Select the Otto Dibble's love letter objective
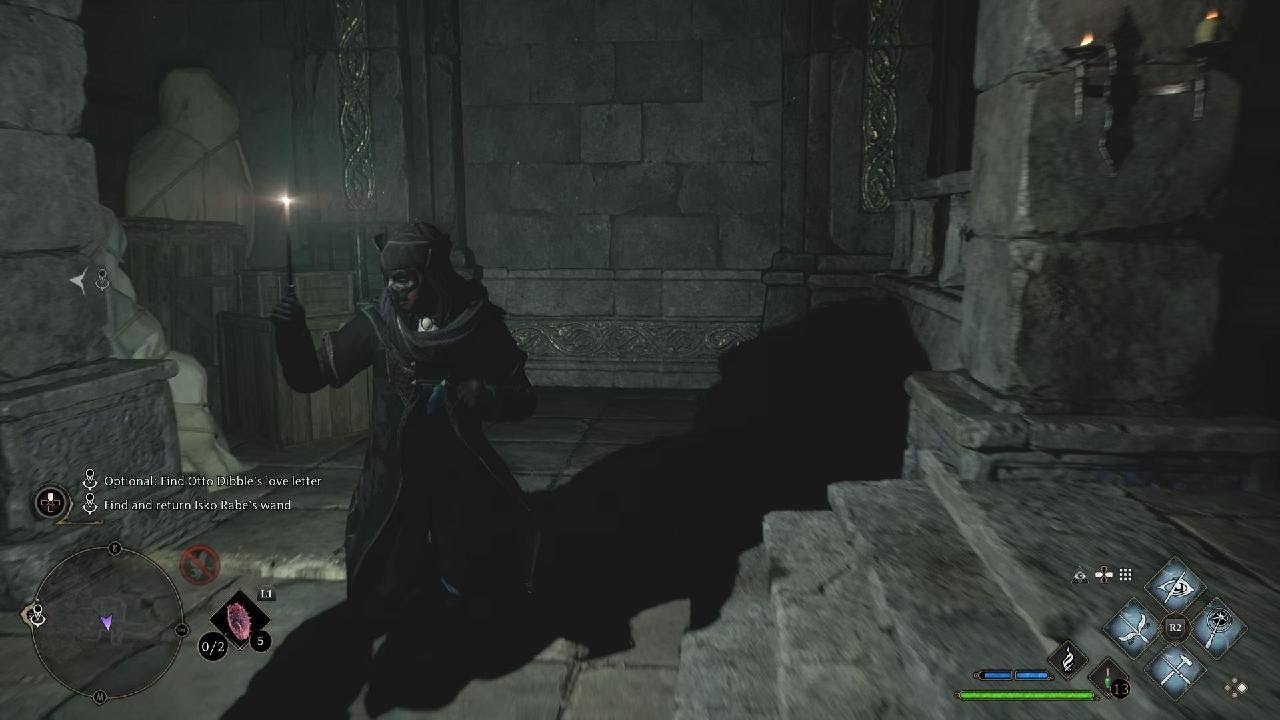This screenshot has height=720, width=1280. pos(212,481)
